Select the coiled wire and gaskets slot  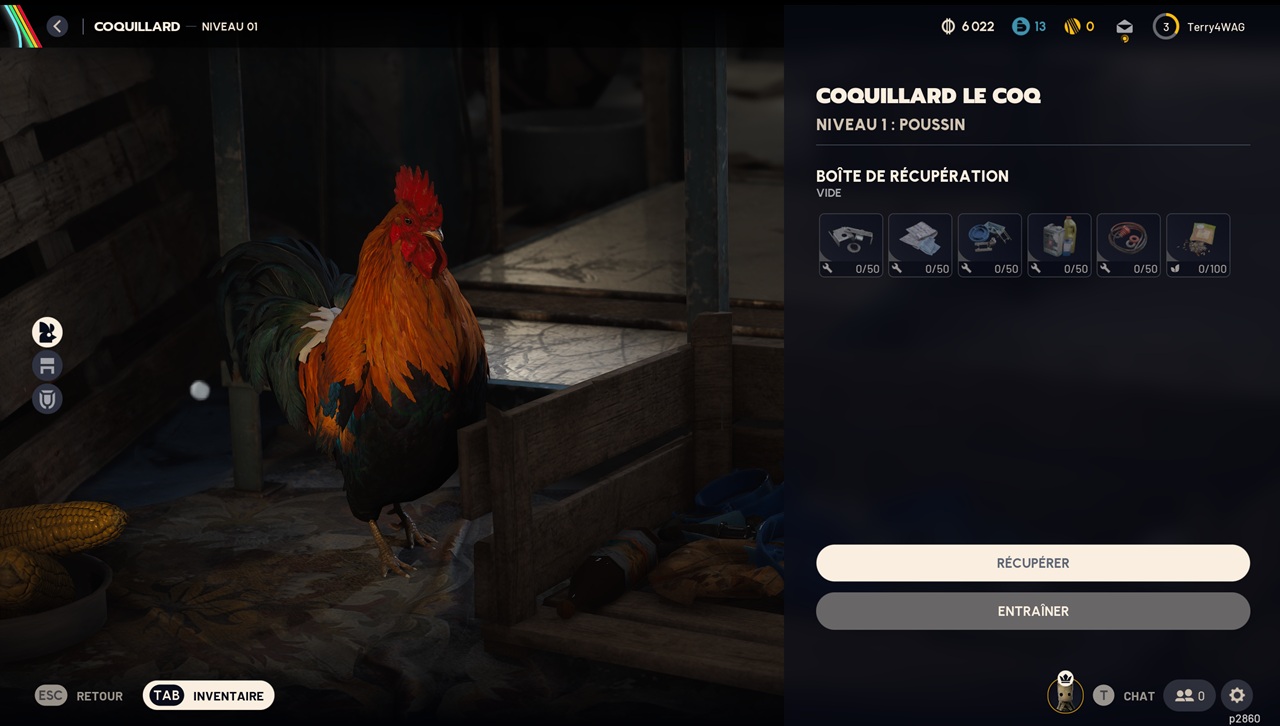point(1128,245)
